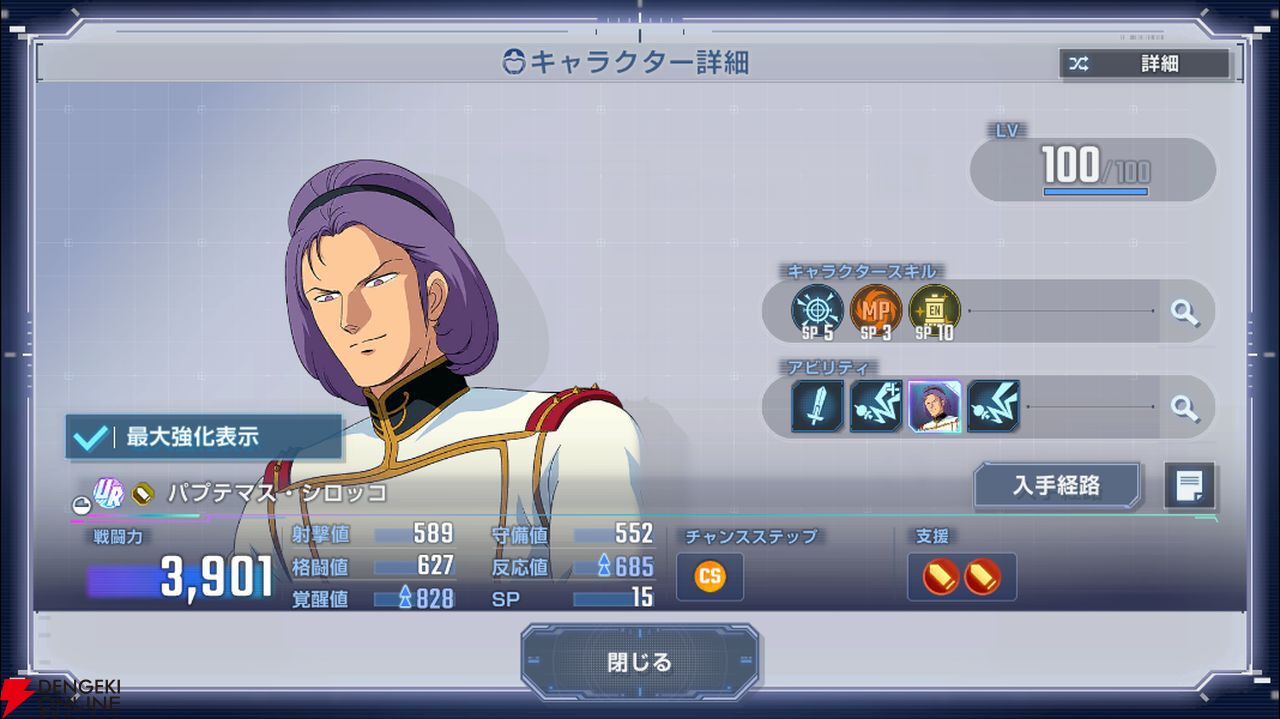Image resolution: width=1280 pixels, height=719 pixels.
Task: Close the character details with 閉じる
Action: click(x=639, y=662)
